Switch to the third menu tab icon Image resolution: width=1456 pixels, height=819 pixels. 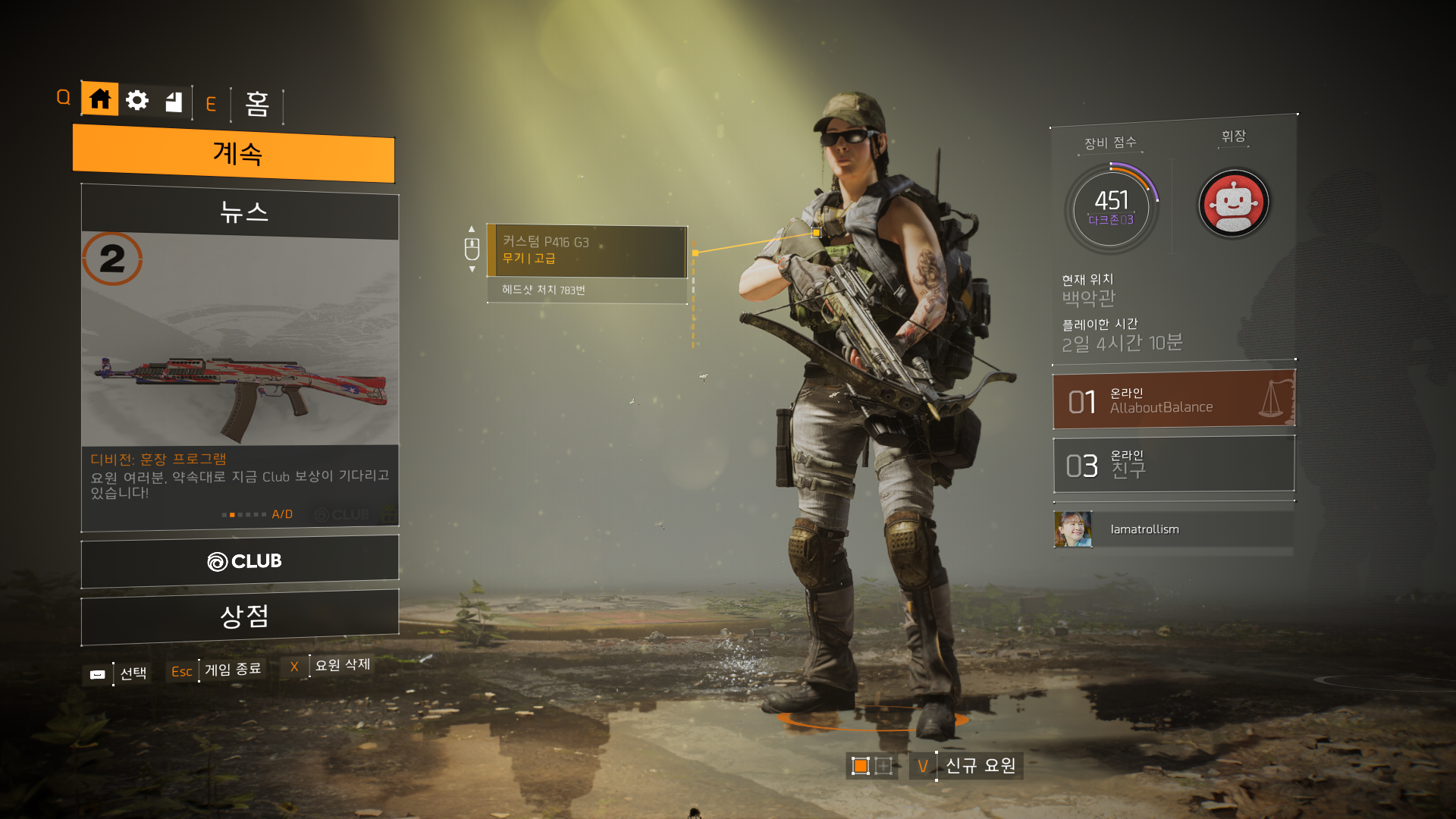[174, 102]
